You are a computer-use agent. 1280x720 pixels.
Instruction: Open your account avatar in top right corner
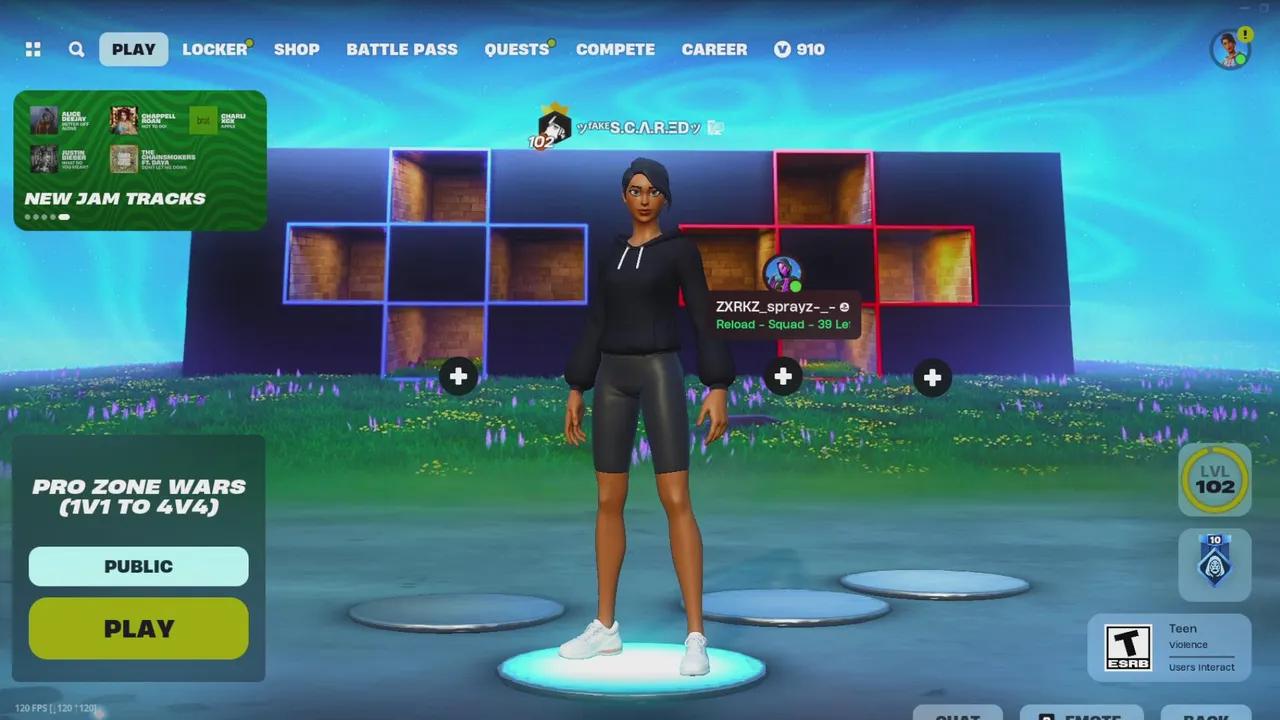[x=1229, y=49]
